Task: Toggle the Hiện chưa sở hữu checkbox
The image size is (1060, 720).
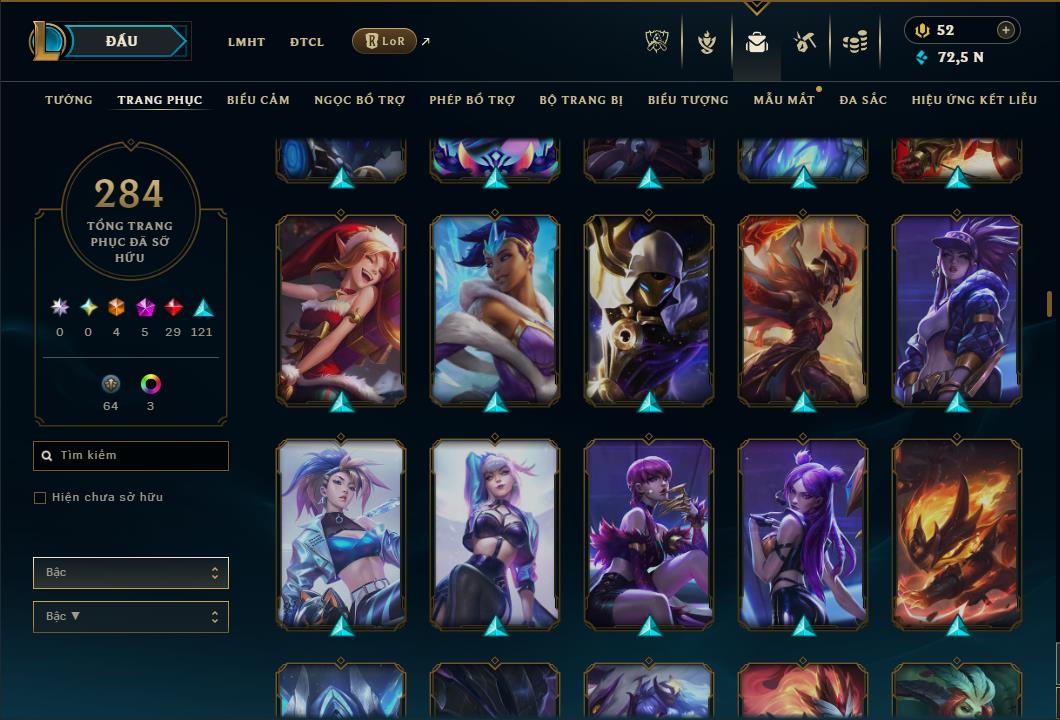Action: [40, 498]
